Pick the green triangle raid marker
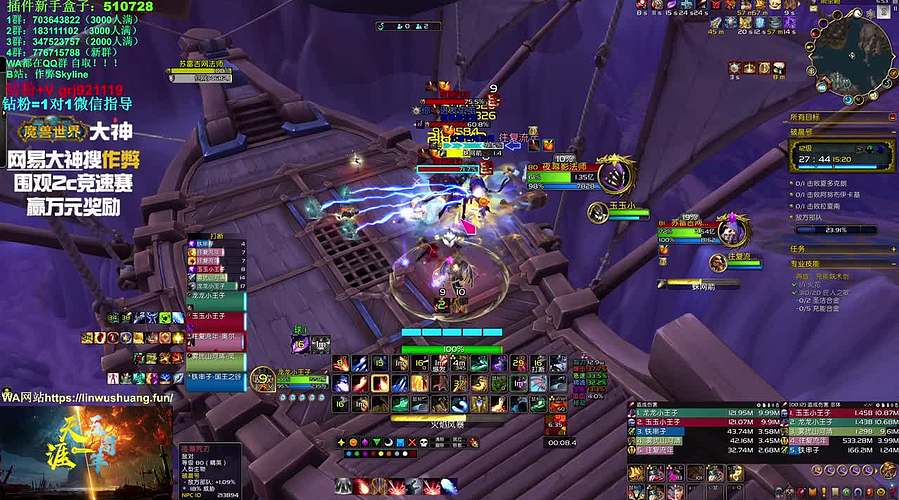 pyautogui.click(x=376, y=442)
